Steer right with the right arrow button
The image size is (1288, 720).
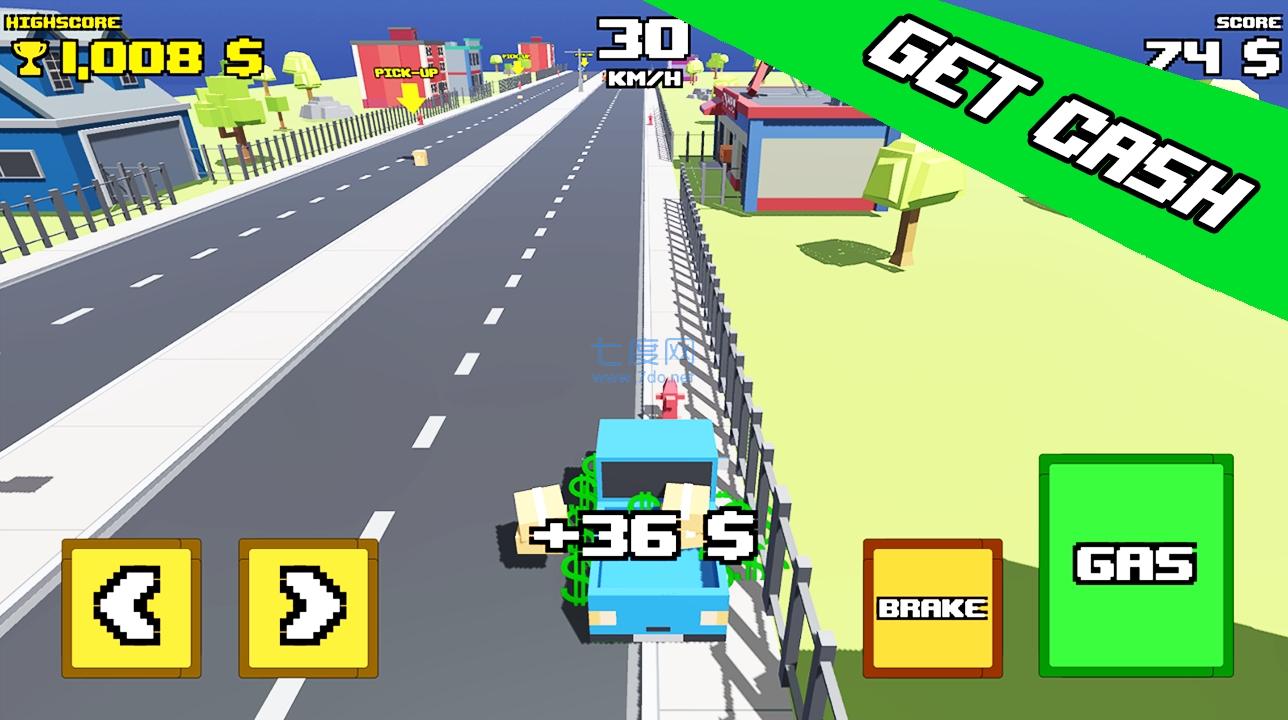pyautogui.click(x=308, y=607)
